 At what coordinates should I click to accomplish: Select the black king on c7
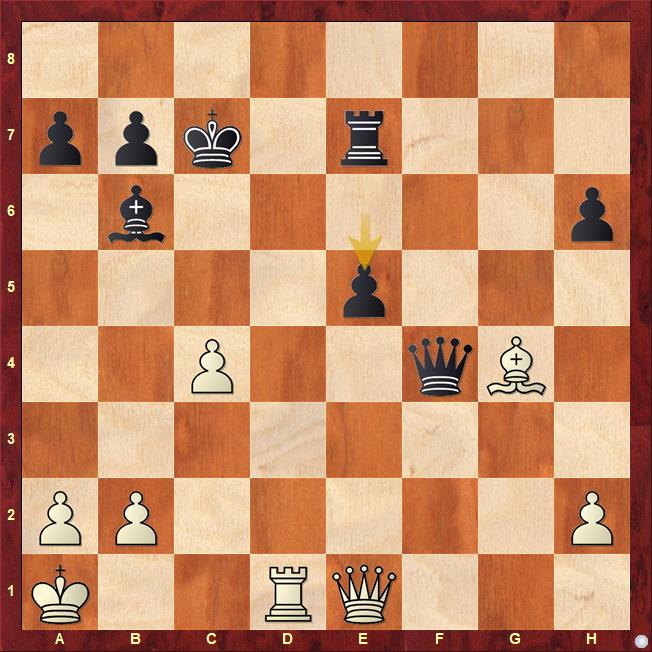(x=212, y=137)
